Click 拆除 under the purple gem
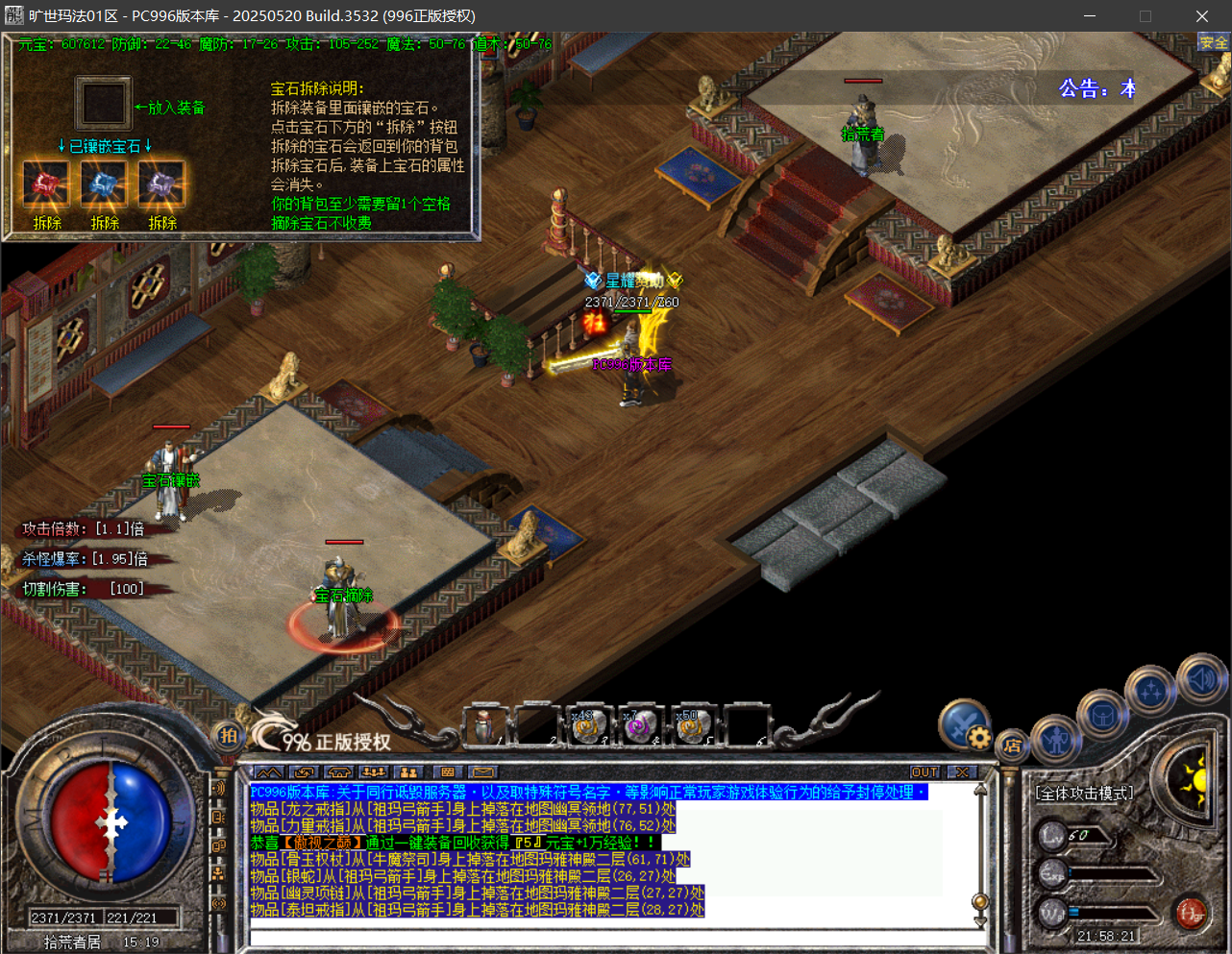The image size is (1232, 954). pos(162,223)
